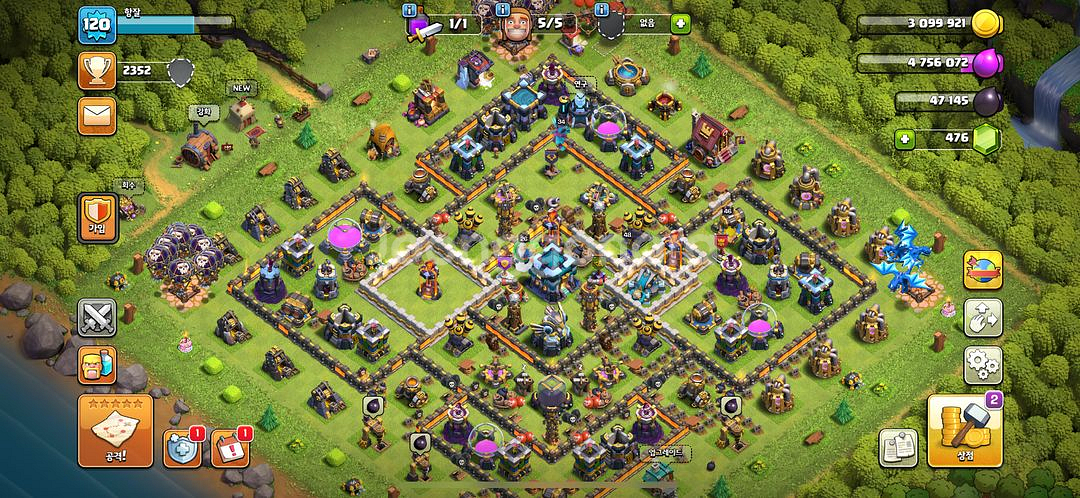Open the barbarian and elixir army button

tap(97, 365)
